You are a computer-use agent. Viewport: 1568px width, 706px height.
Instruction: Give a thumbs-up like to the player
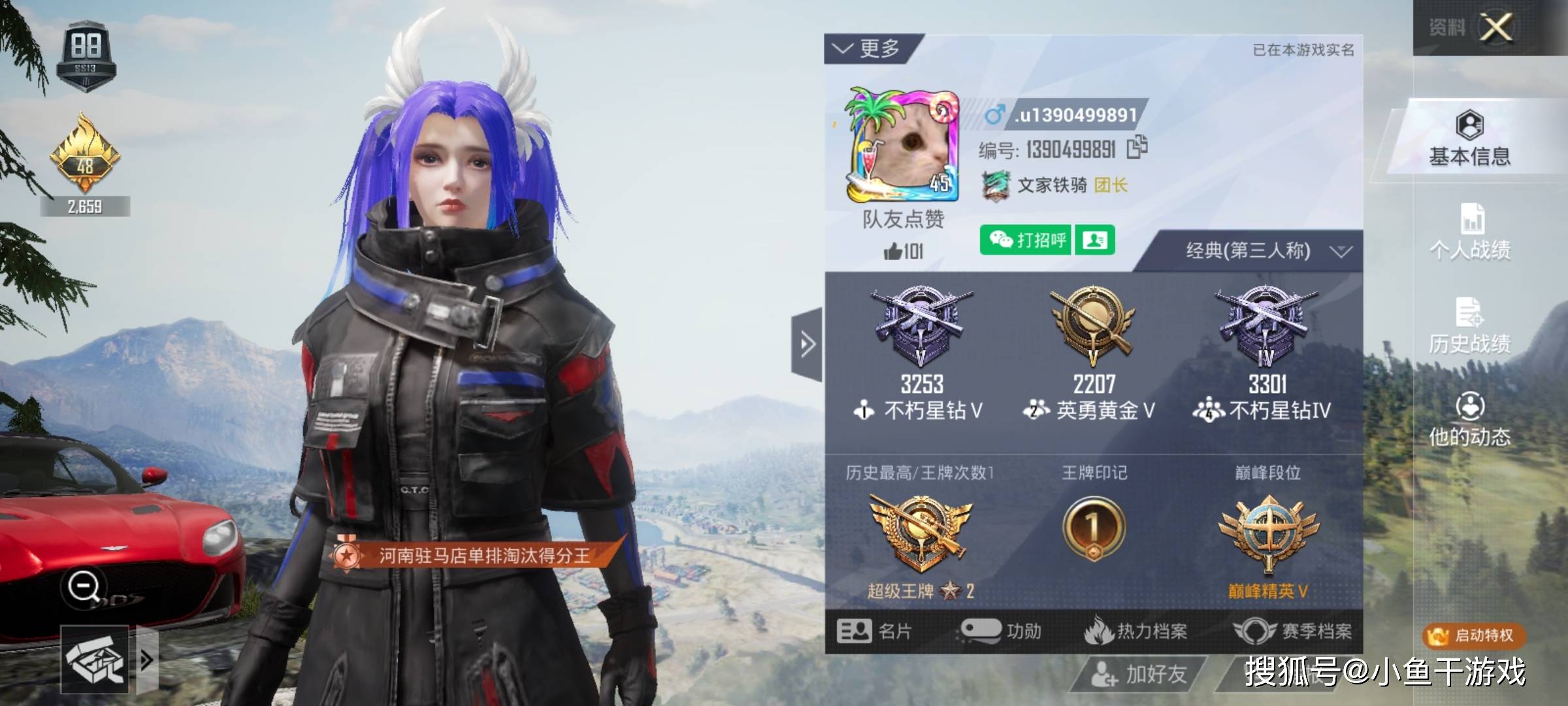coord(894,251)
